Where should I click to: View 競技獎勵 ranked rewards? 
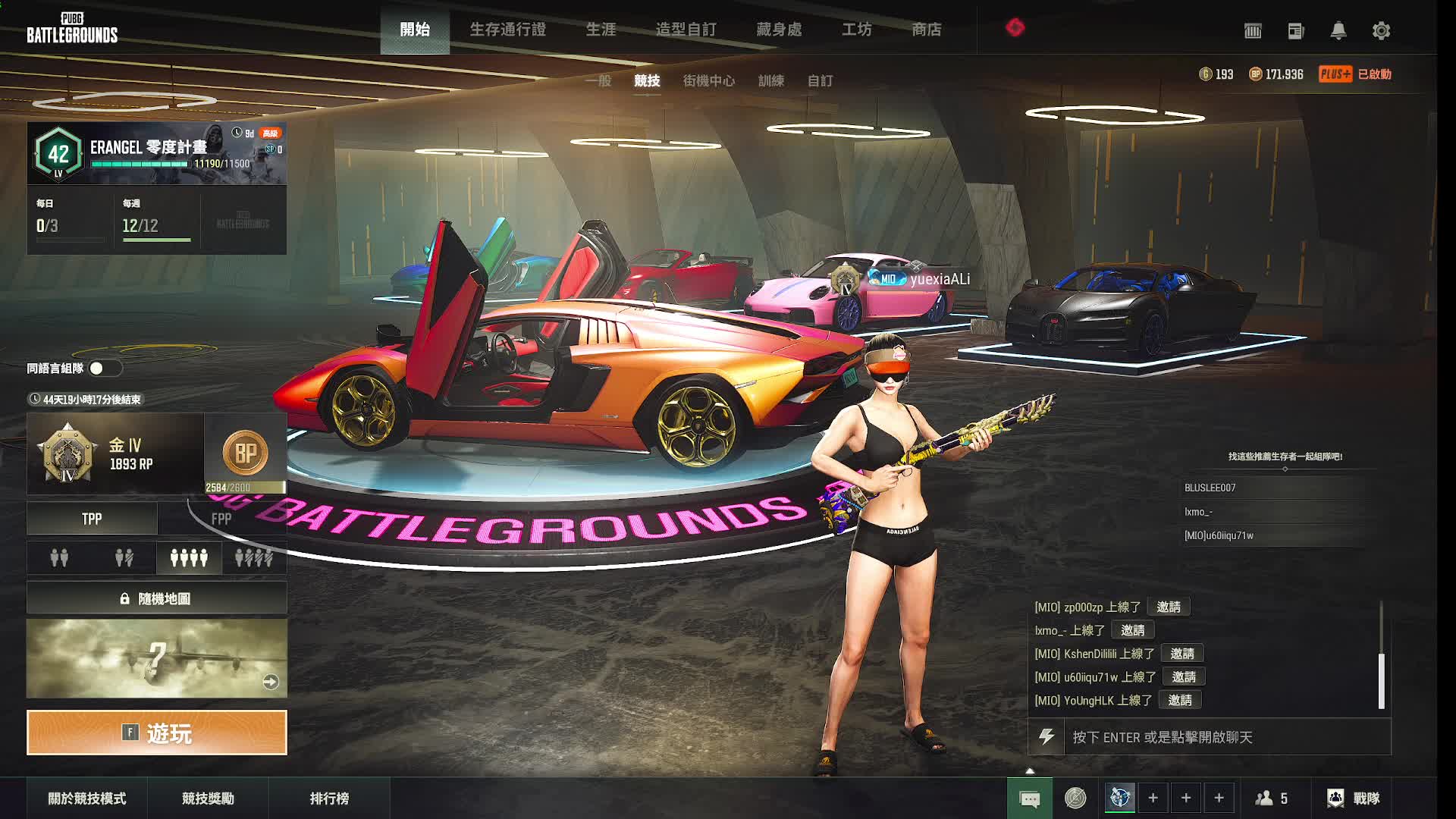click(208, 799)
